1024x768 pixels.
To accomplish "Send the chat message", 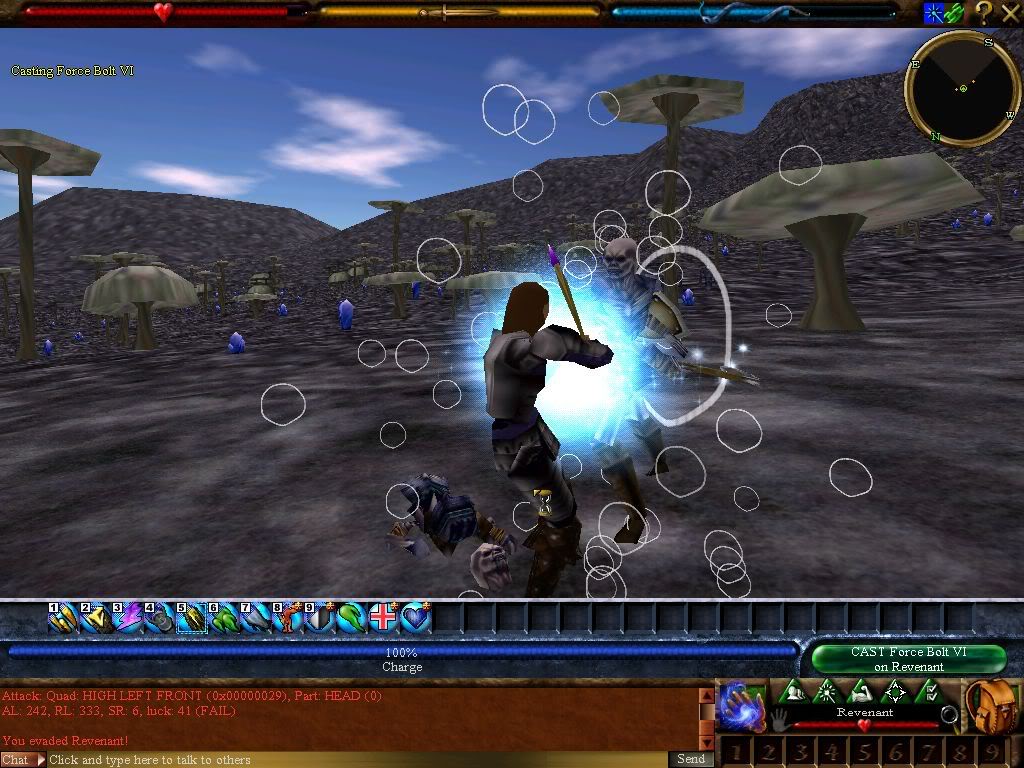I will 691,759.
